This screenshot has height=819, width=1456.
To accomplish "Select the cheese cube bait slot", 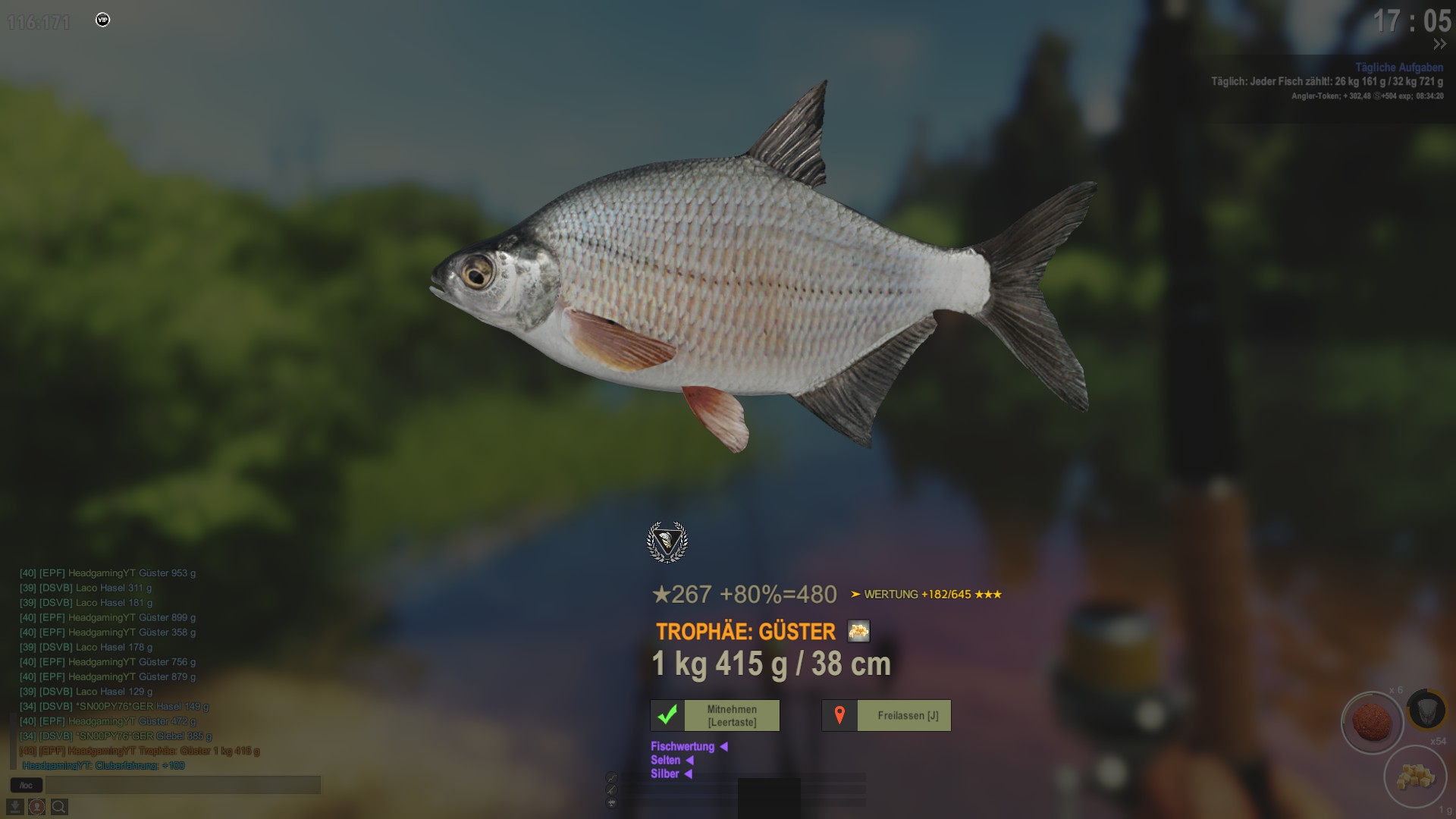I will pyautogui.click(x=1415, y=777).
